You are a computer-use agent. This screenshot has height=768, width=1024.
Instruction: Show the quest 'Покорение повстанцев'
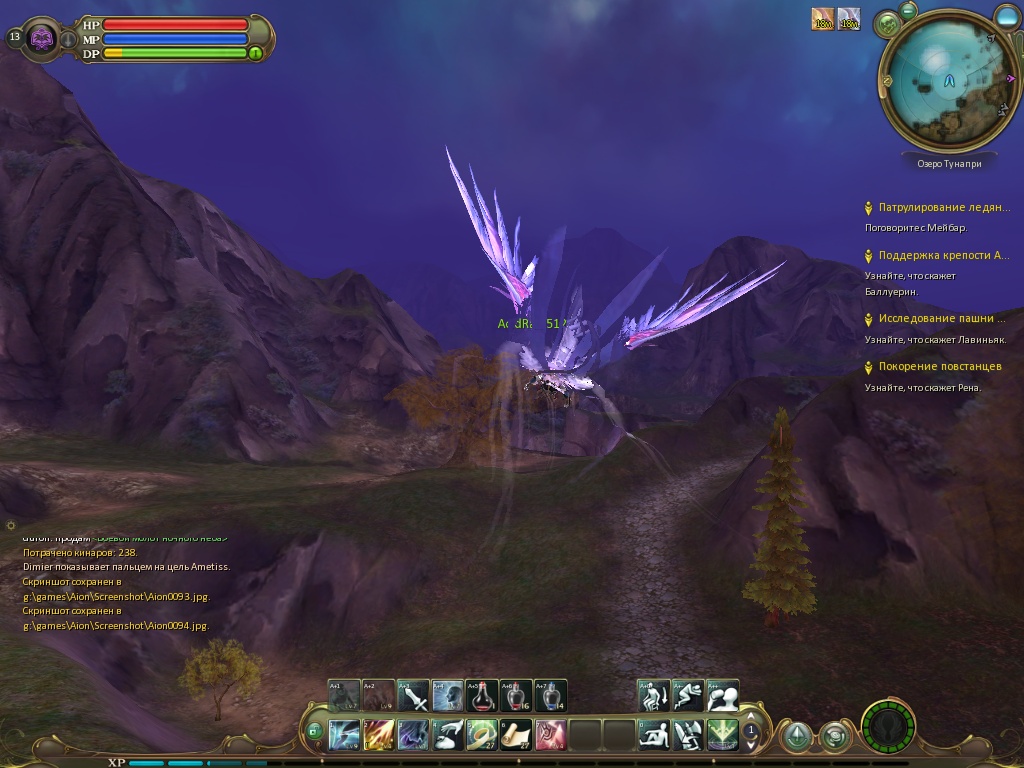click(939, 367)
